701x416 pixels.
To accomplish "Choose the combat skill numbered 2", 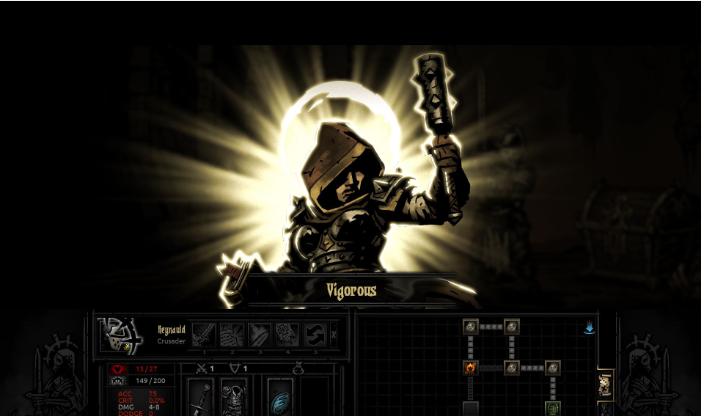I will (232, 334).
